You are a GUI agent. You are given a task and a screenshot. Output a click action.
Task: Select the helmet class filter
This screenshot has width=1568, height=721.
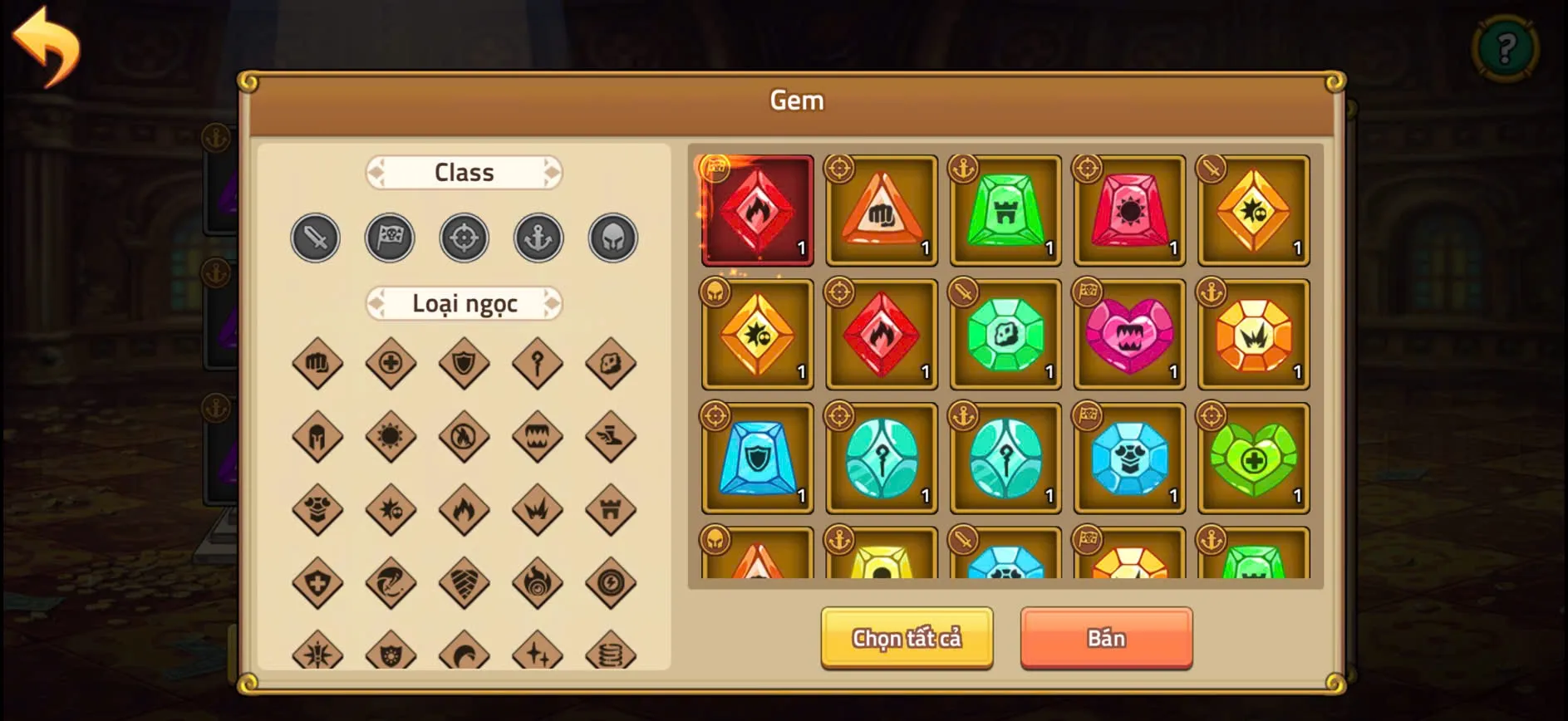coord(612,237)
